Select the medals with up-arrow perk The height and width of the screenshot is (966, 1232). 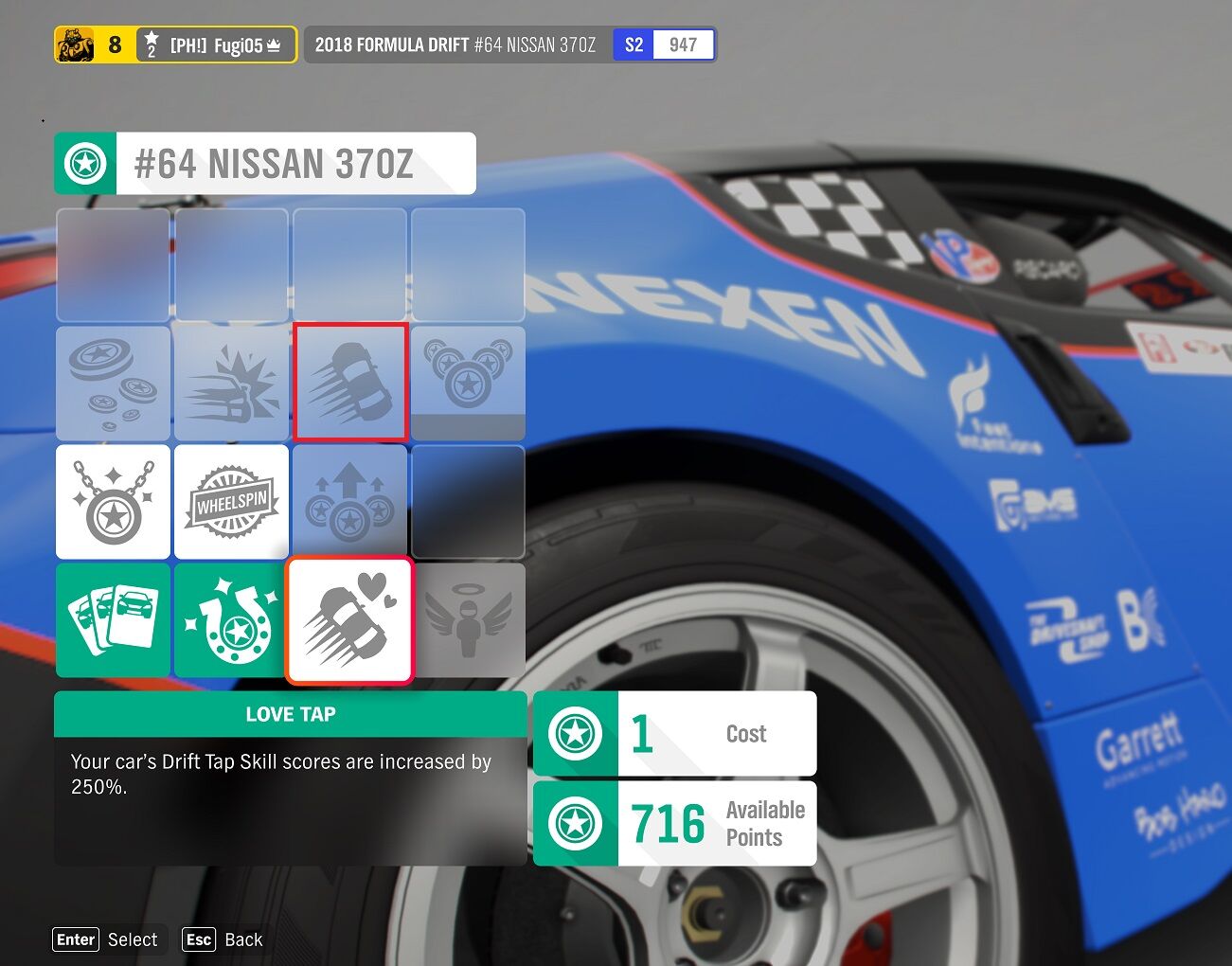[349, 502]
